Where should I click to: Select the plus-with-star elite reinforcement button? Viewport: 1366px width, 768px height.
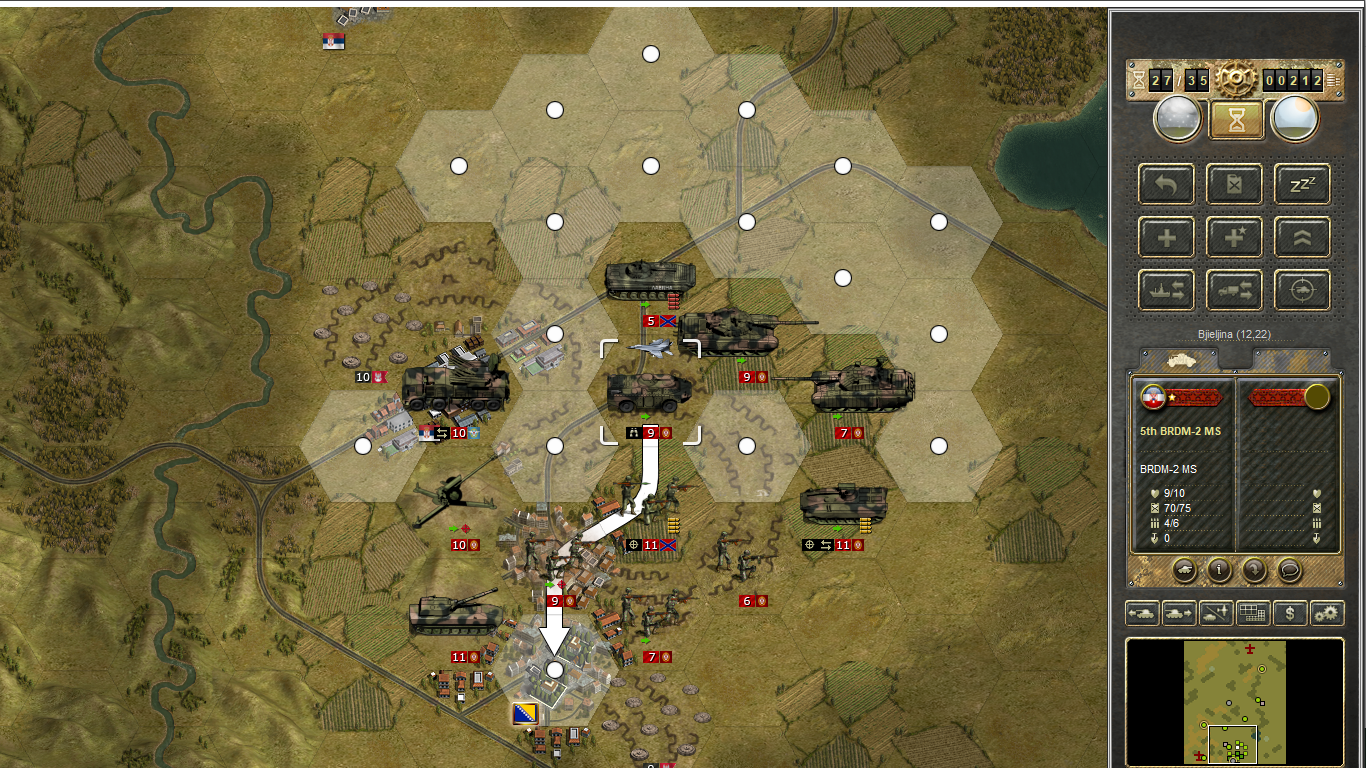(x=1234, y=237)
